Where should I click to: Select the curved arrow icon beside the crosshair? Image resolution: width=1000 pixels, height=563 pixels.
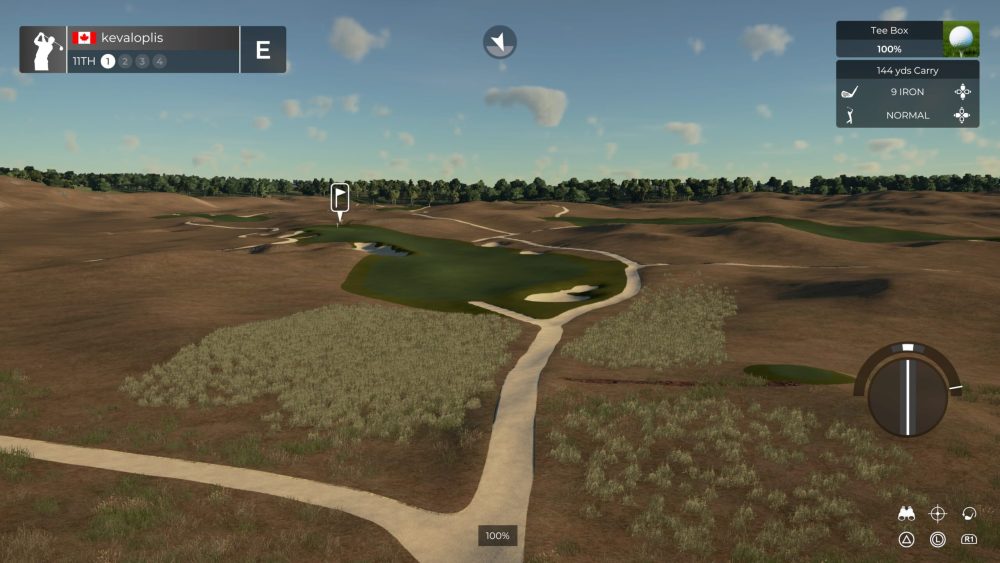968,514
